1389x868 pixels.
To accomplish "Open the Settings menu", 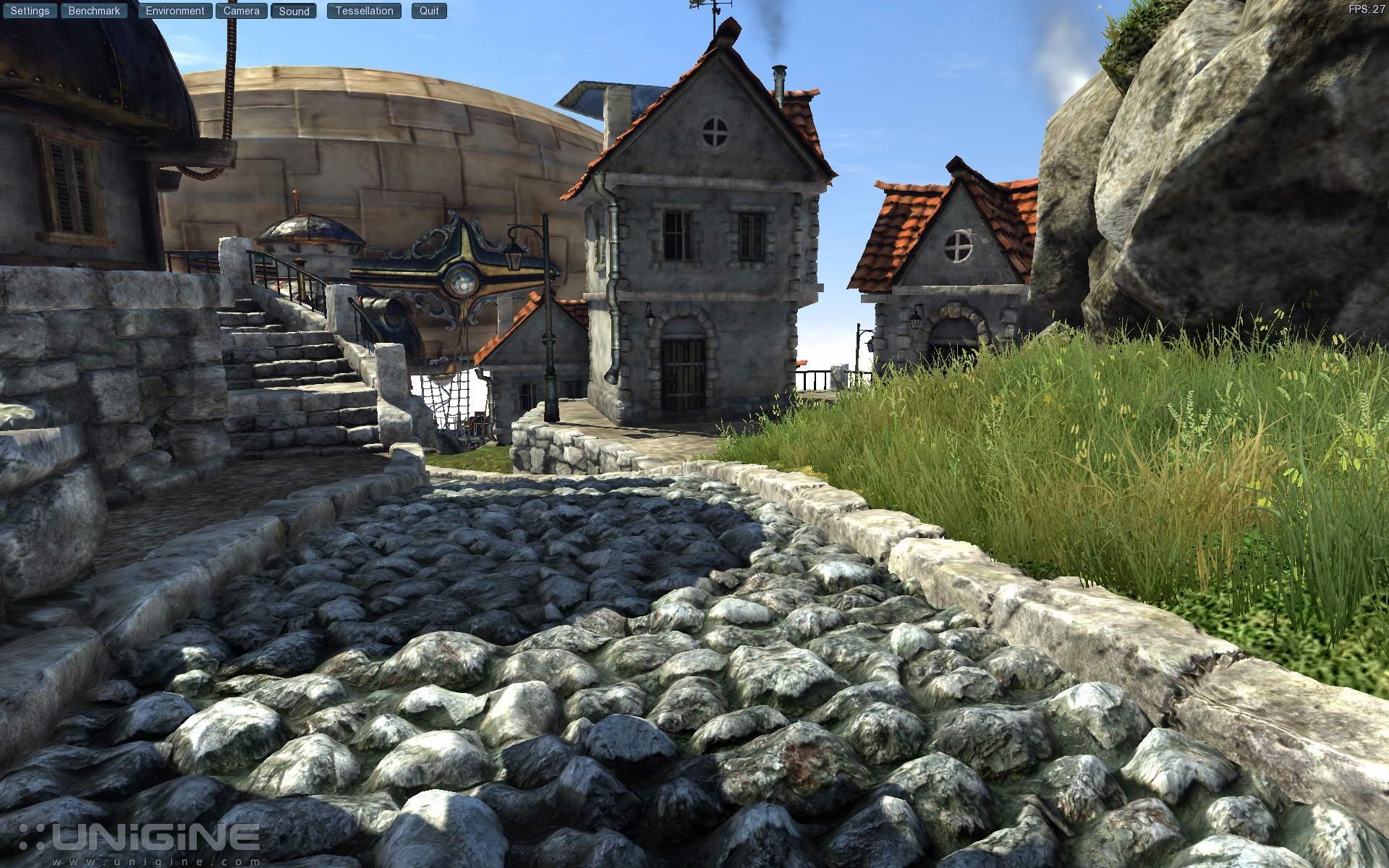I will pos(30,11).
